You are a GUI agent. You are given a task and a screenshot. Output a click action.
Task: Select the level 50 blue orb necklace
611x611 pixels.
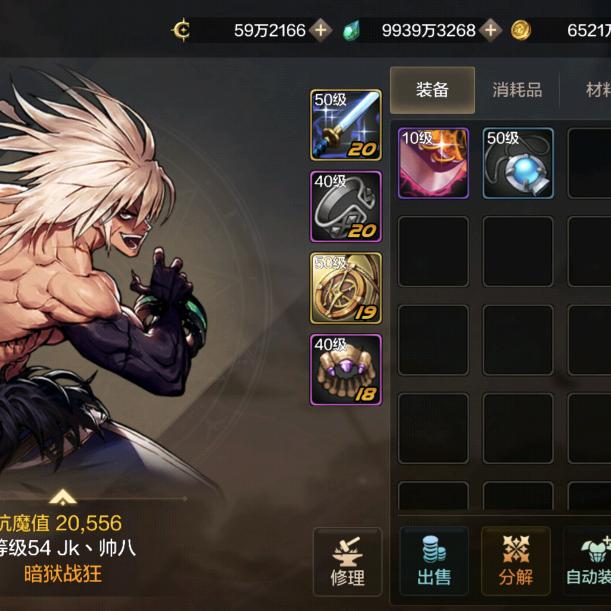pyautogui.click(x=518, y=162)
